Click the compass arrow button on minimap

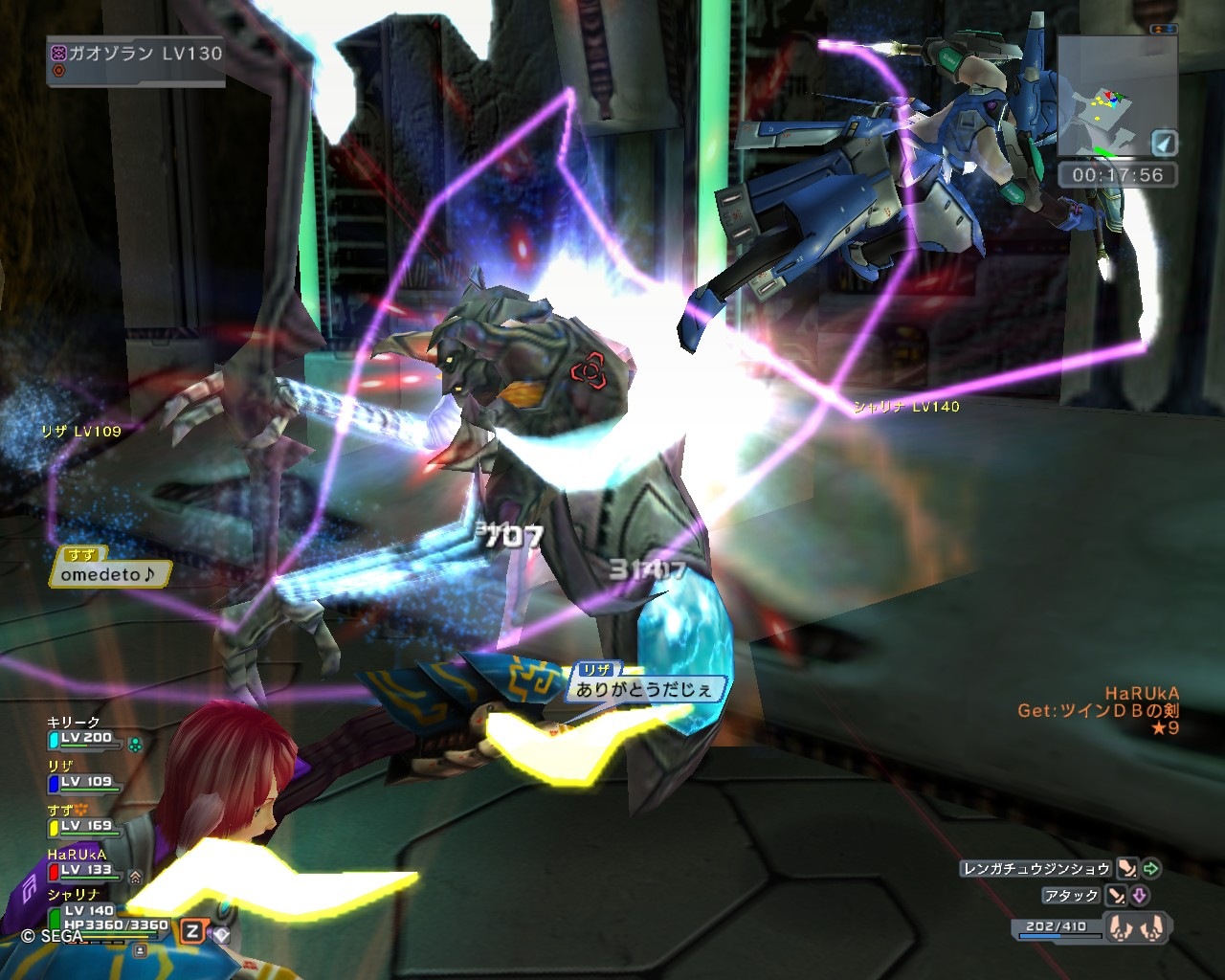[x=1163, y=144]
